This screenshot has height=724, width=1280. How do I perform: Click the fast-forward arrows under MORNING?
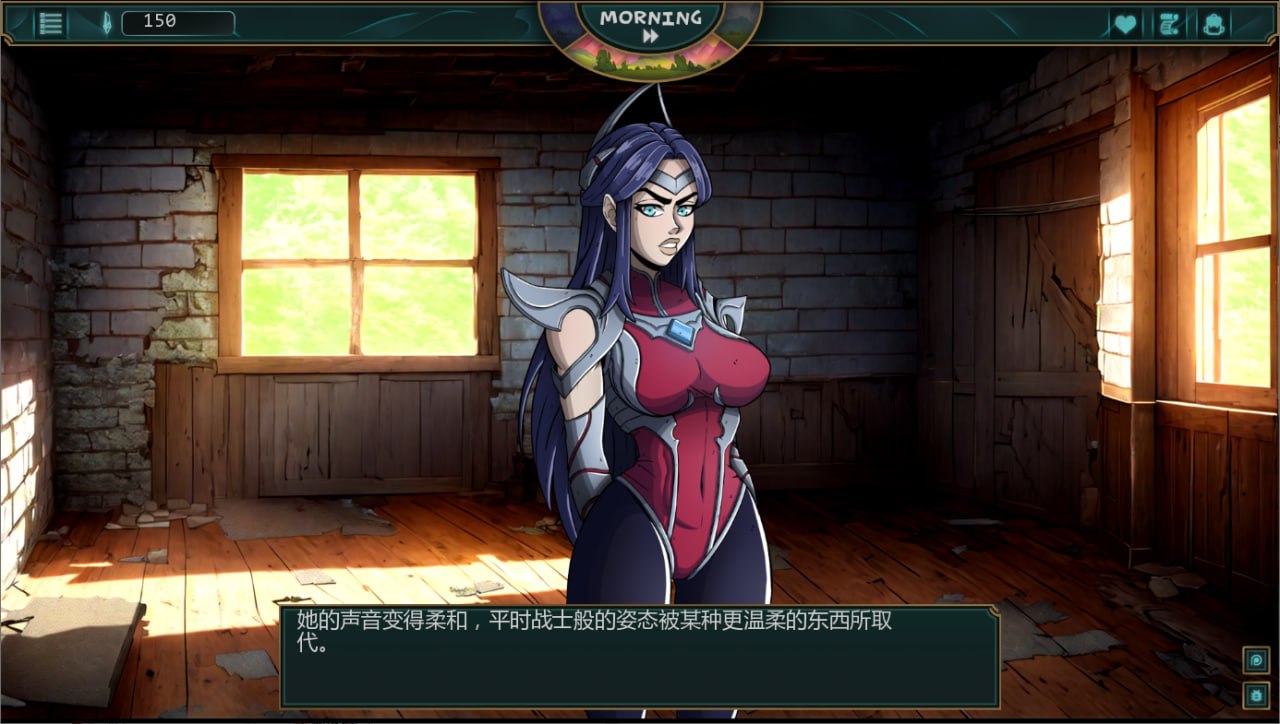[650, 36]
